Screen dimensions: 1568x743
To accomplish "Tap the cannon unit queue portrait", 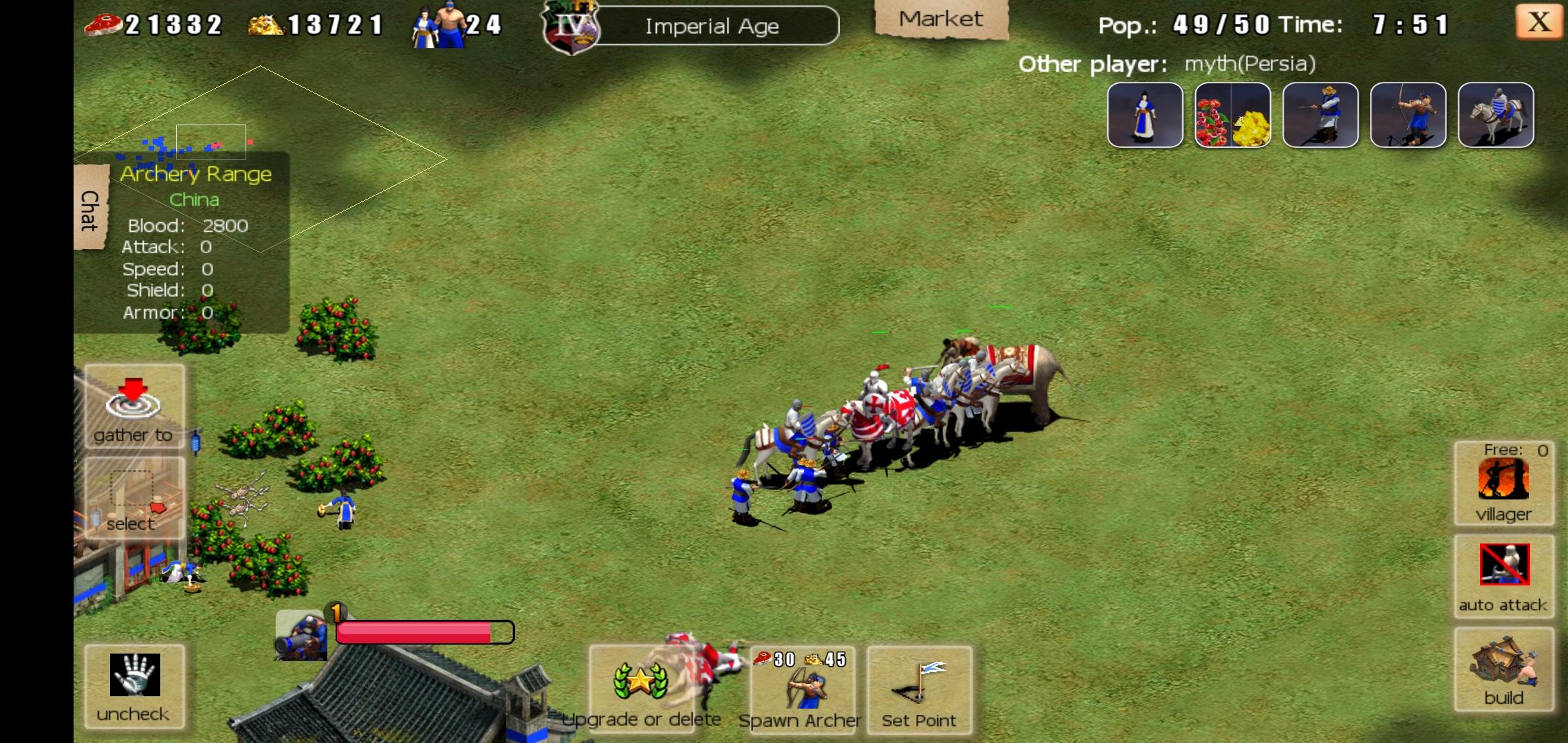I will pos(301,636).
